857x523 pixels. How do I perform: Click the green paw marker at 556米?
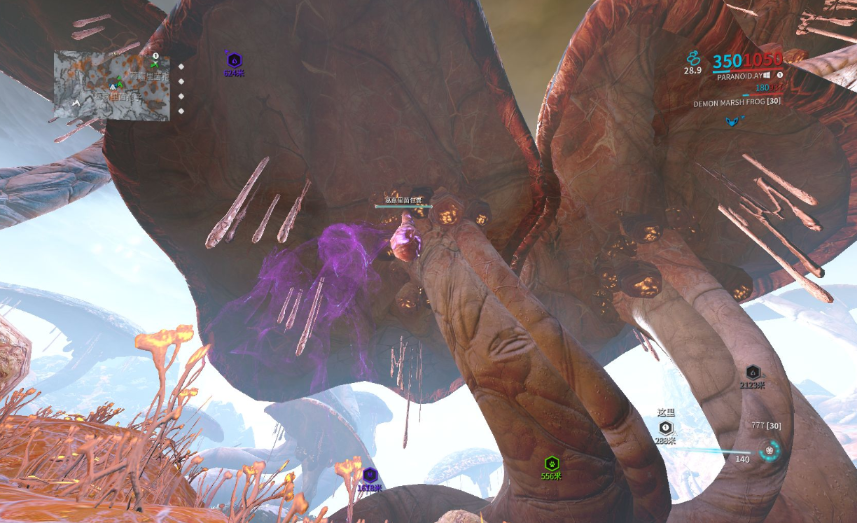tap(550, 463)
